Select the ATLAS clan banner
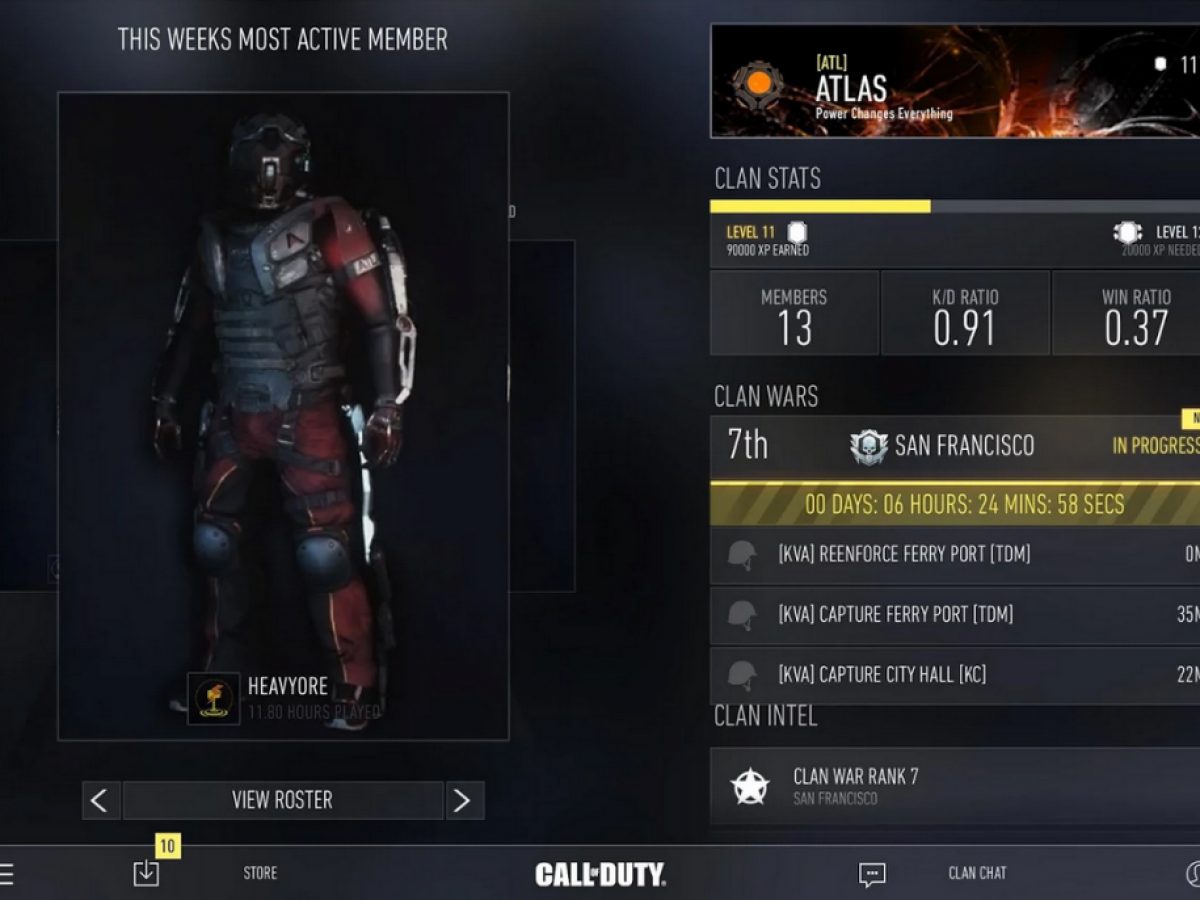The height and width of the screenshot is (900, 1200). tap(955, 81)
